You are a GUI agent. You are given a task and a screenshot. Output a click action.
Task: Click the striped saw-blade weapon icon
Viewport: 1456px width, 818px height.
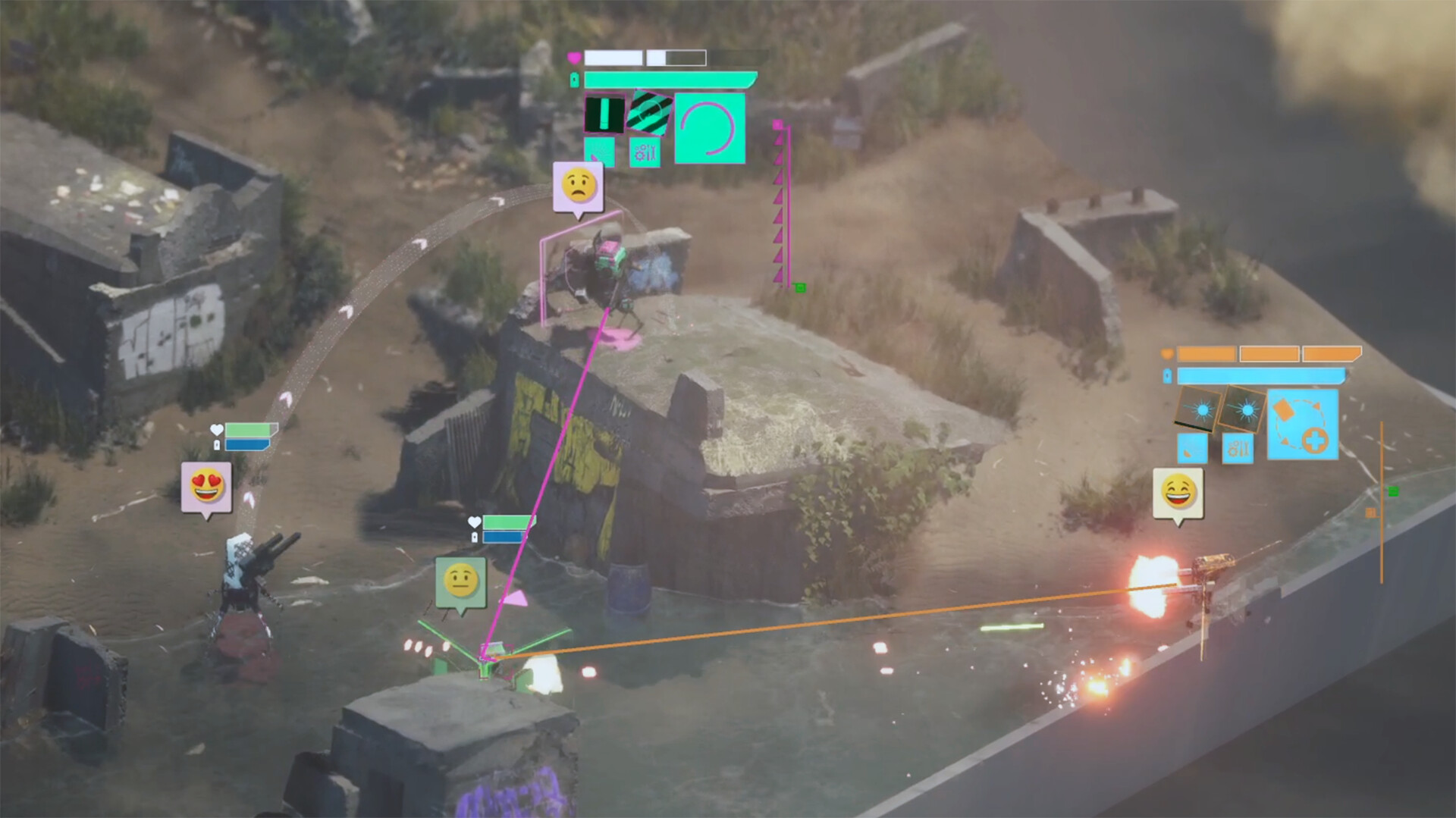click(x=650, y=114)
